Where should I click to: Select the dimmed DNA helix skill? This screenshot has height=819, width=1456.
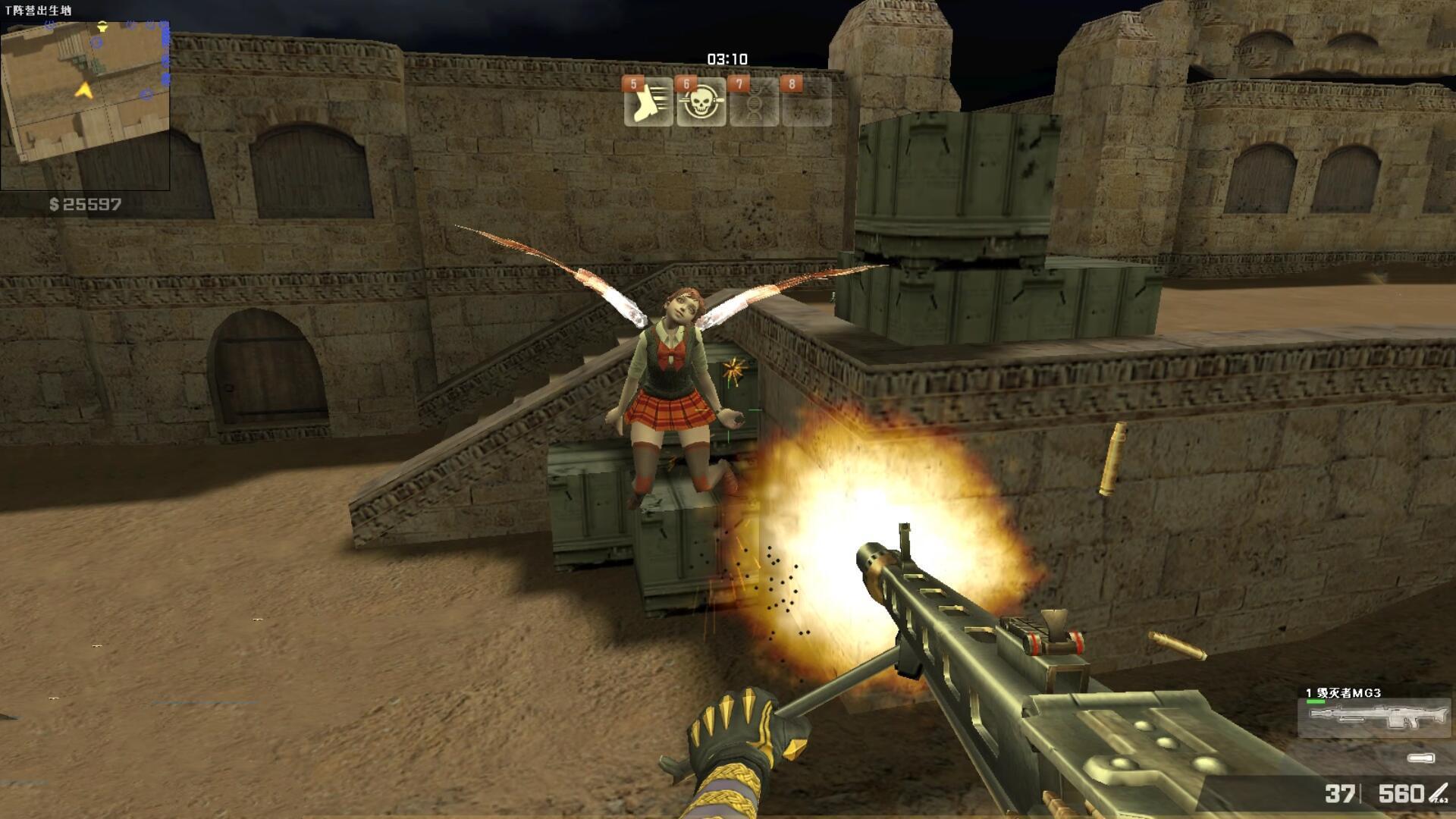point(754,103)
